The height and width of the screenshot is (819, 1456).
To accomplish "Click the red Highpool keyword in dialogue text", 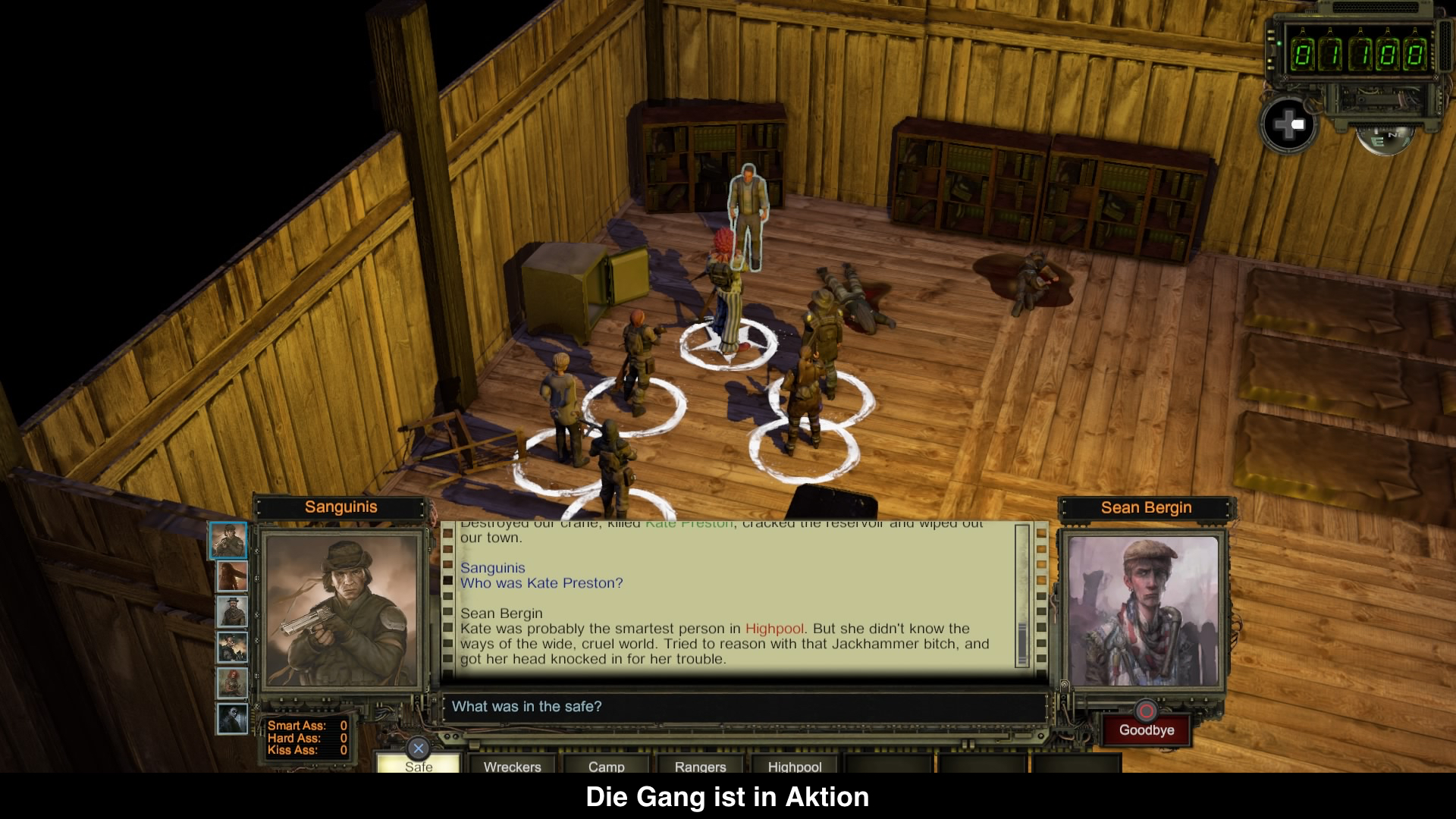I will click(774, 629).
